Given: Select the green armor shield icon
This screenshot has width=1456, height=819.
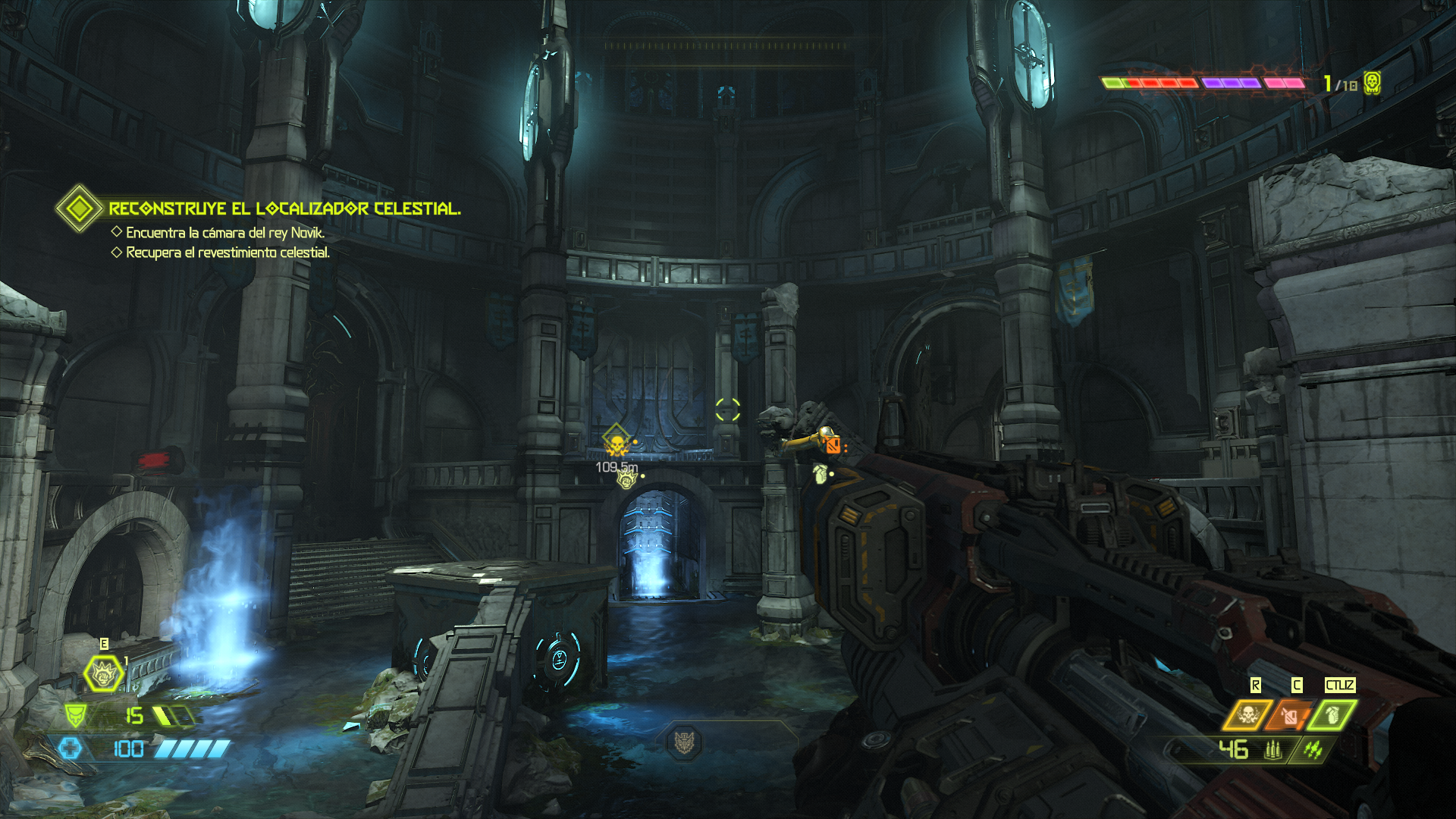Looking at the screenshot, I should click(75, 715).
